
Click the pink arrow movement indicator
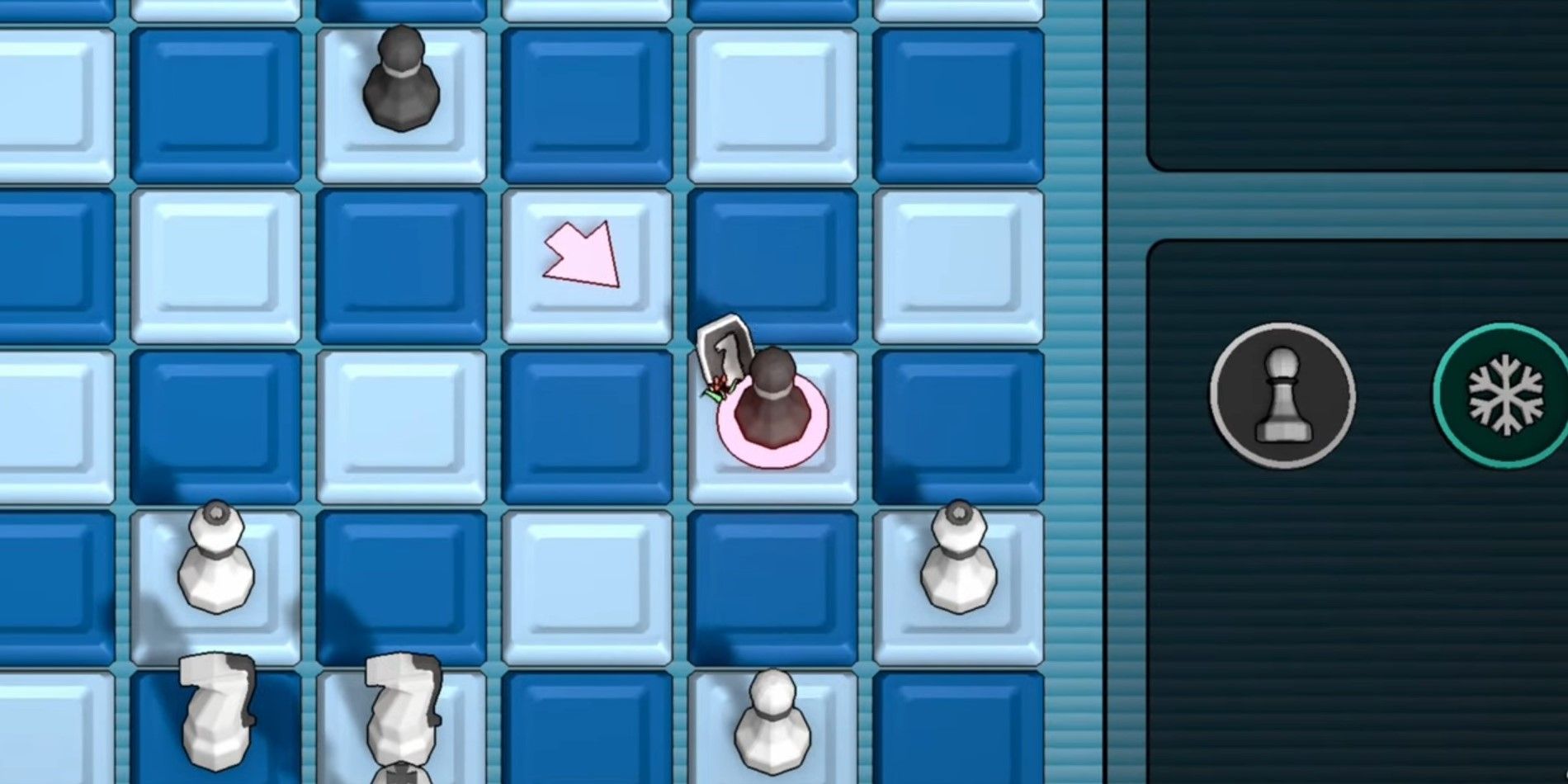pos(582,256)
